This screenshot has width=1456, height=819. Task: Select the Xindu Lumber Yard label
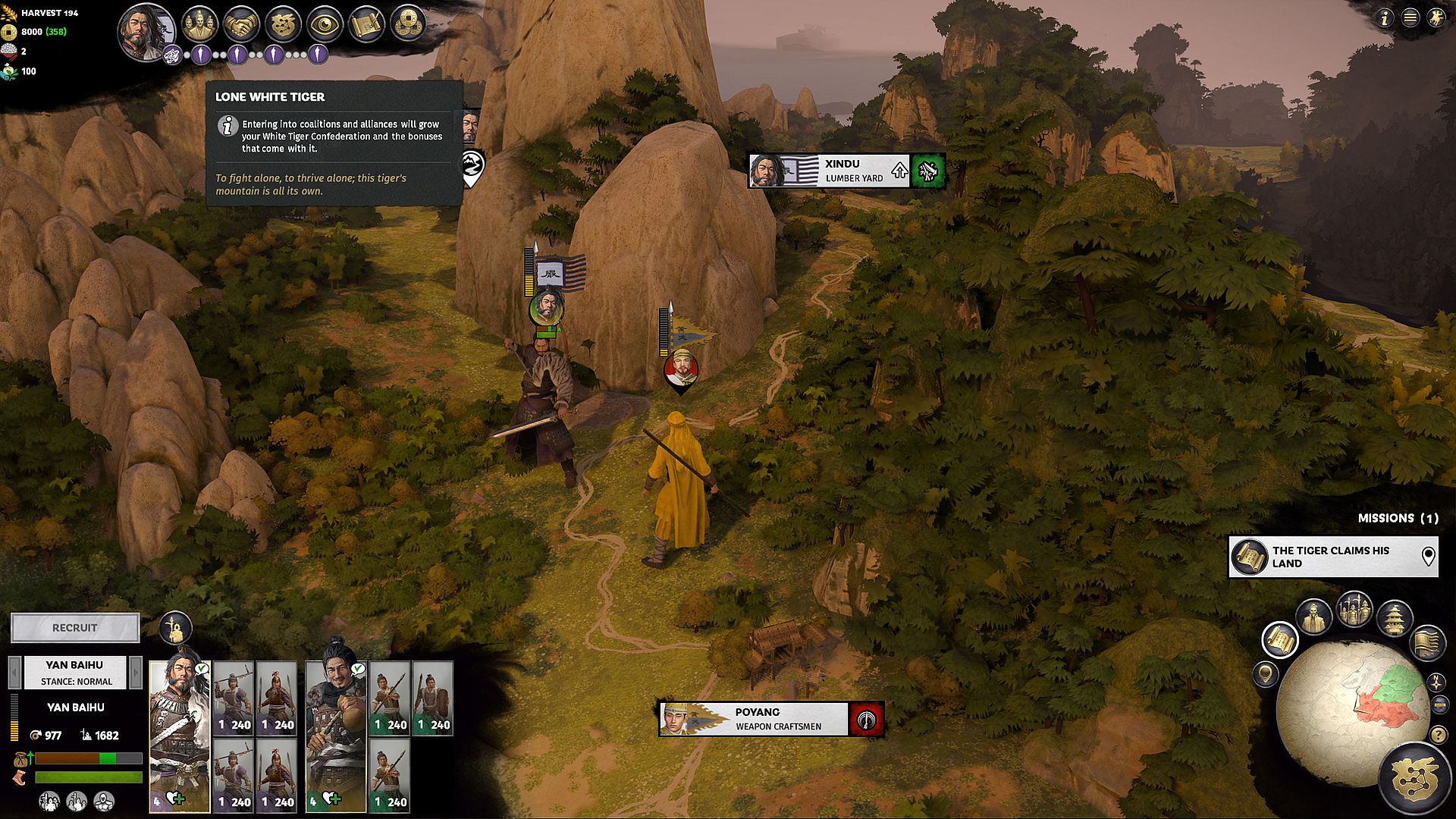tap(829, 171)
